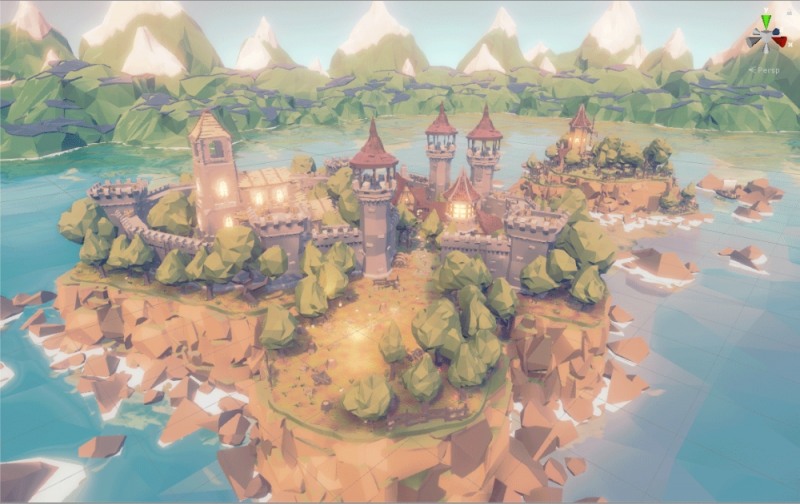This screenshot has width=800, height=504.
Task: Toggle the Persp projection label
Action: tap(766, 70)
